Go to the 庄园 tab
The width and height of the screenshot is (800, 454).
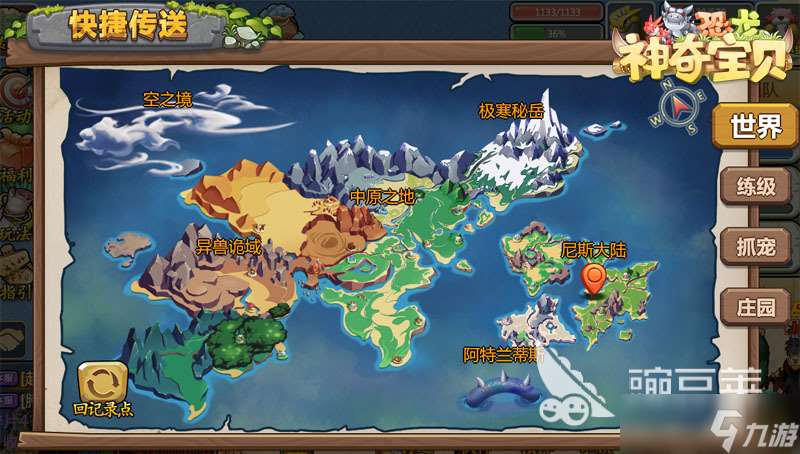coord(755,306)
